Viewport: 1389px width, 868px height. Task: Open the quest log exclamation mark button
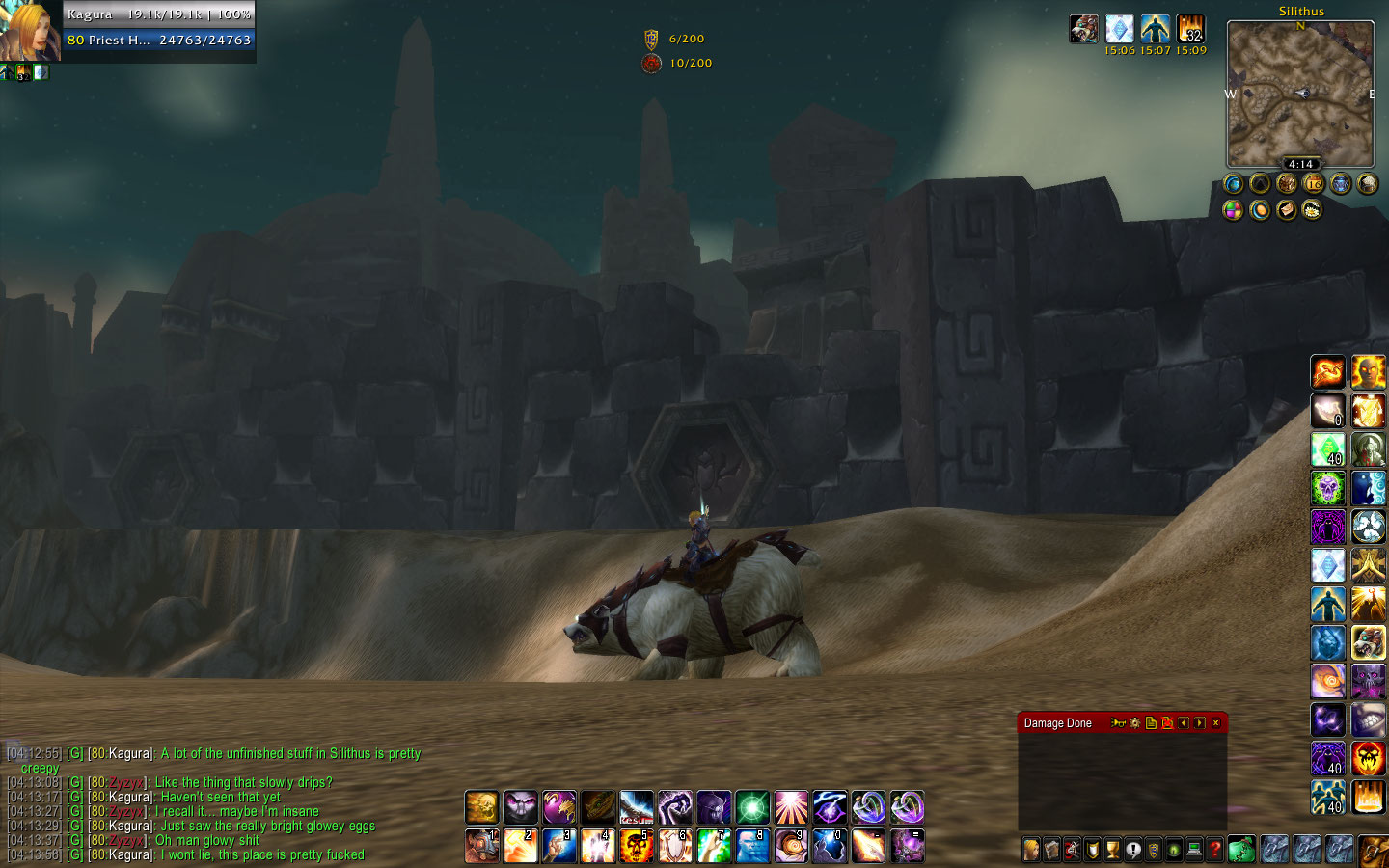tap(1133, 850)
